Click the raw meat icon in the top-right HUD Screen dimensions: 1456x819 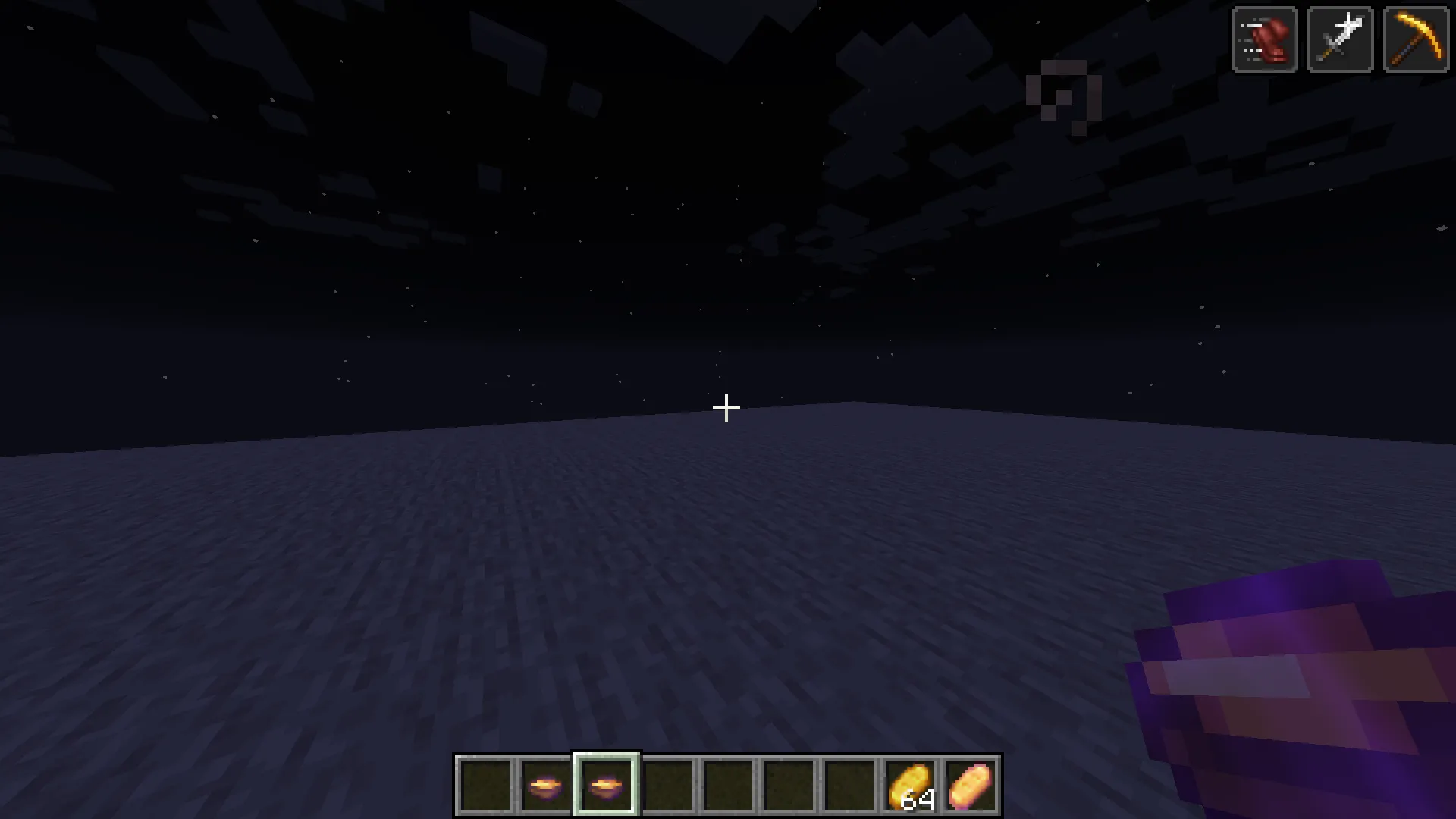tap(1265, 39)
